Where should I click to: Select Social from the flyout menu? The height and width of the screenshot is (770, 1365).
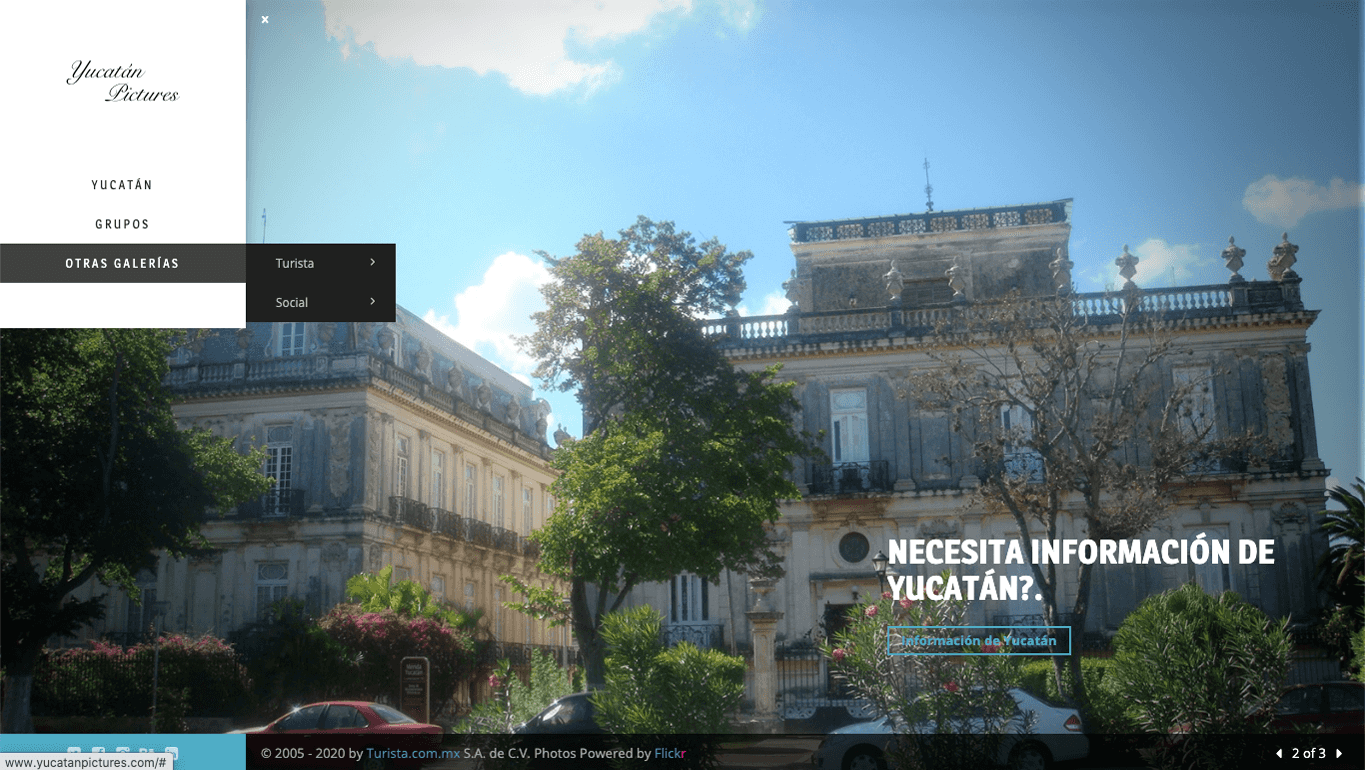point(291,302)
